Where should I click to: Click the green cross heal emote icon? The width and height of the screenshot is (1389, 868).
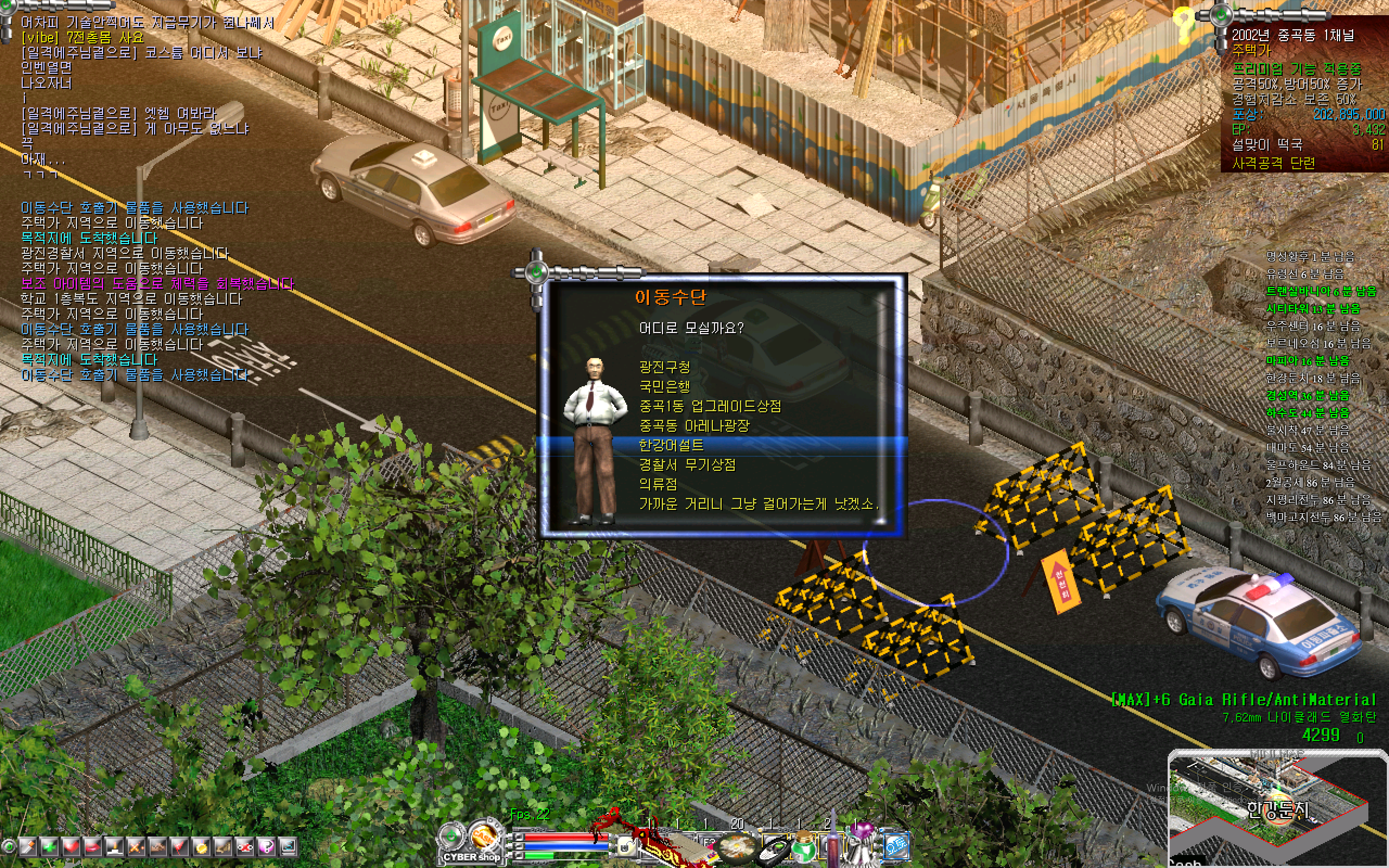tap(49, 848)
